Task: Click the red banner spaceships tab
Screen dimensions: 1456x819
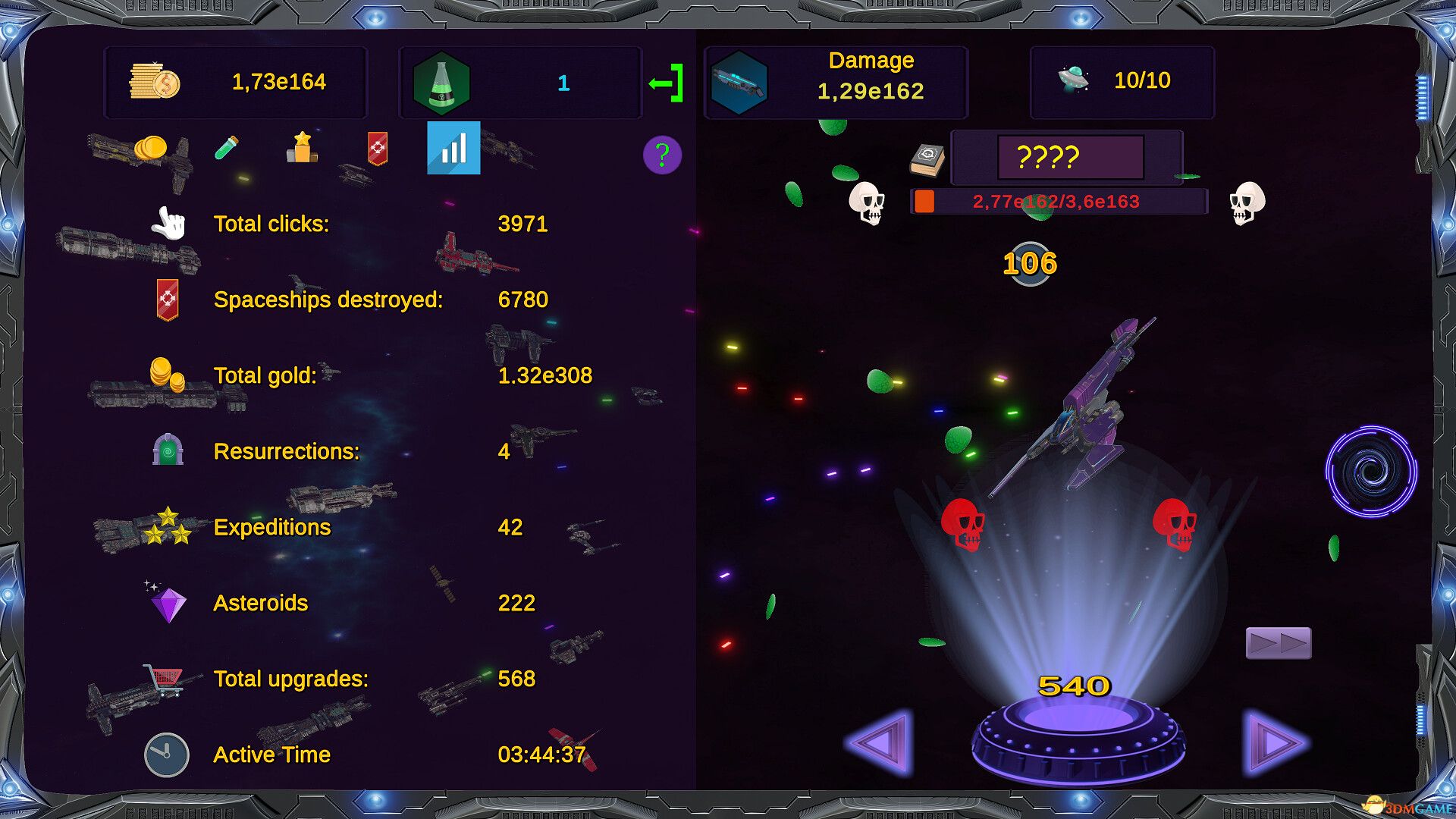Action: coord(377,149)
